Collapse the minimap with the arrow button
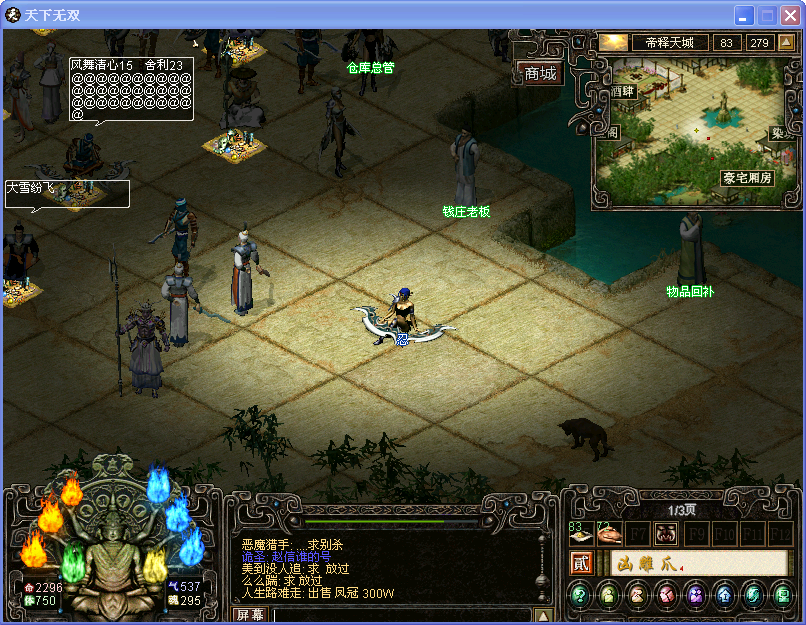 point(785,43)
